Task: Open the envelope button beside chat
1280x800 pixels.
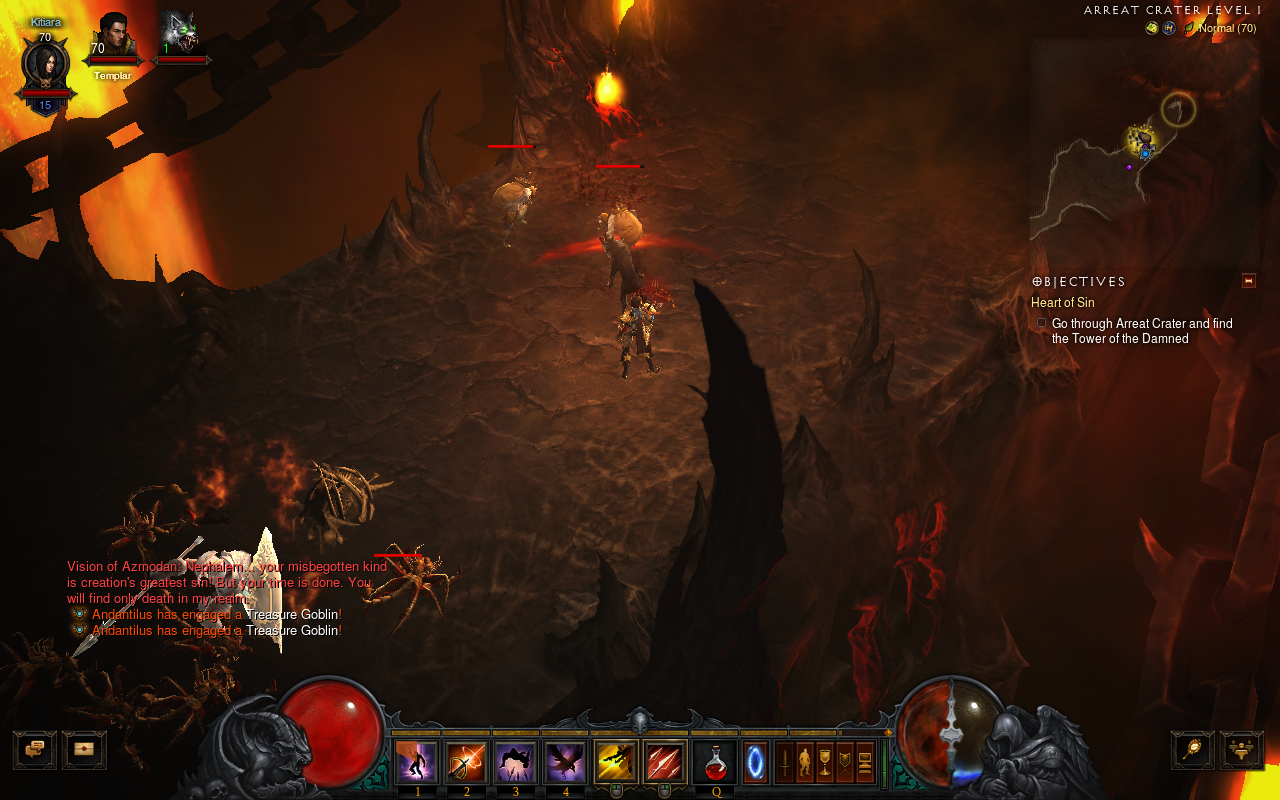Action: click(84, 749)
